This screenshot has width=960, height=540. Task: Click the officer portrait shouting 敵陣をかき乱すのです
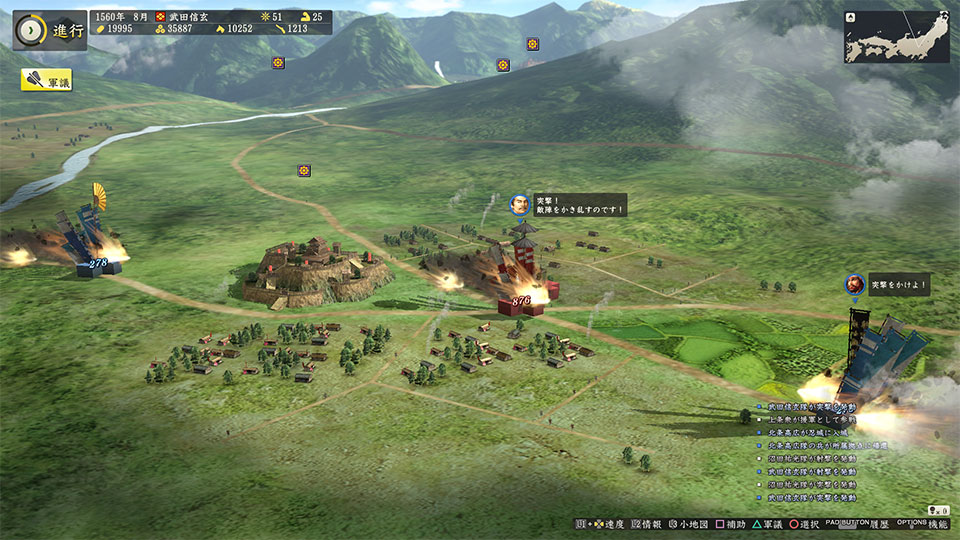tap(519, 204)
